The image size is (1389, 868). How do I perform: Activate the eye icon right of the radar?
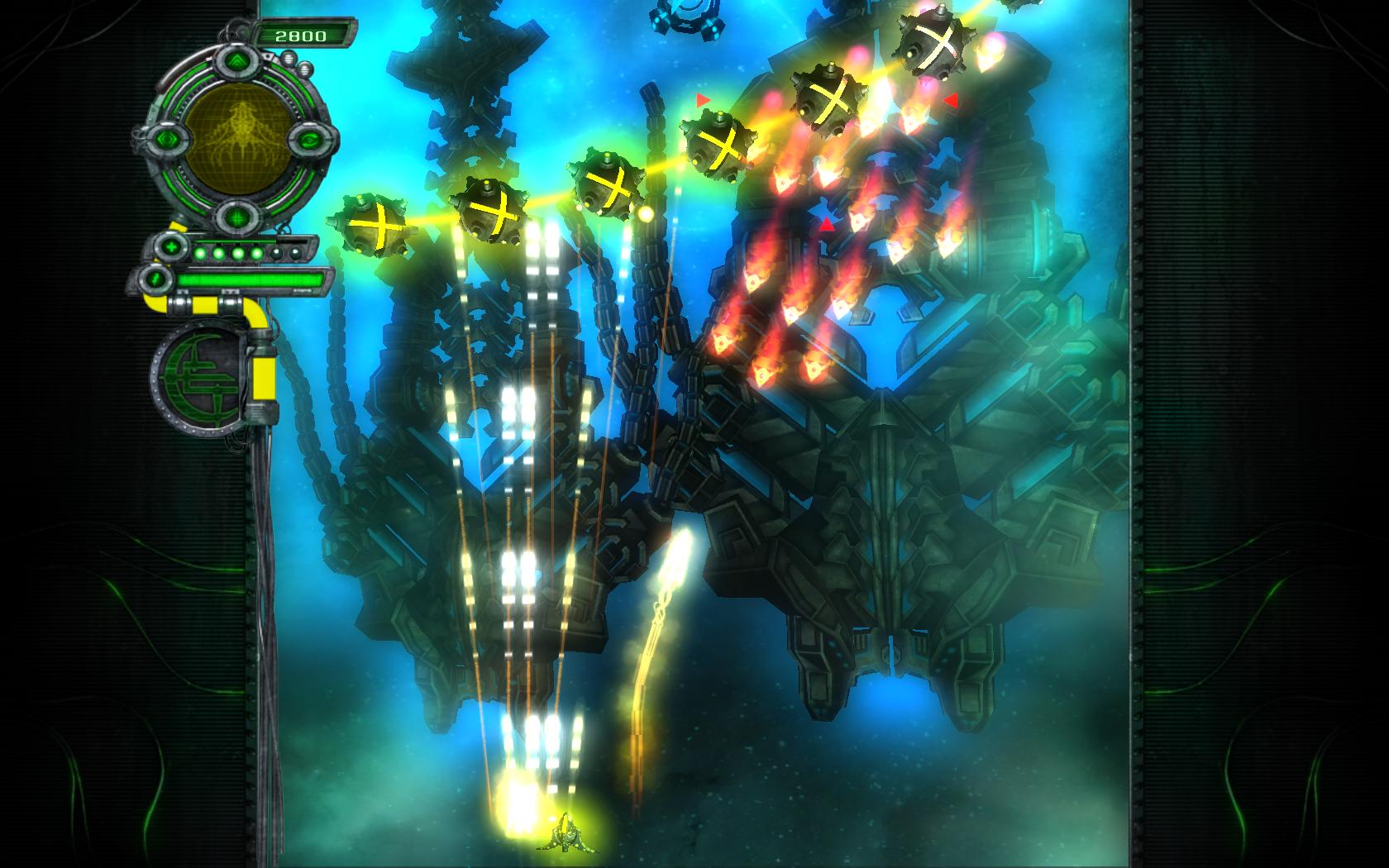308,141
